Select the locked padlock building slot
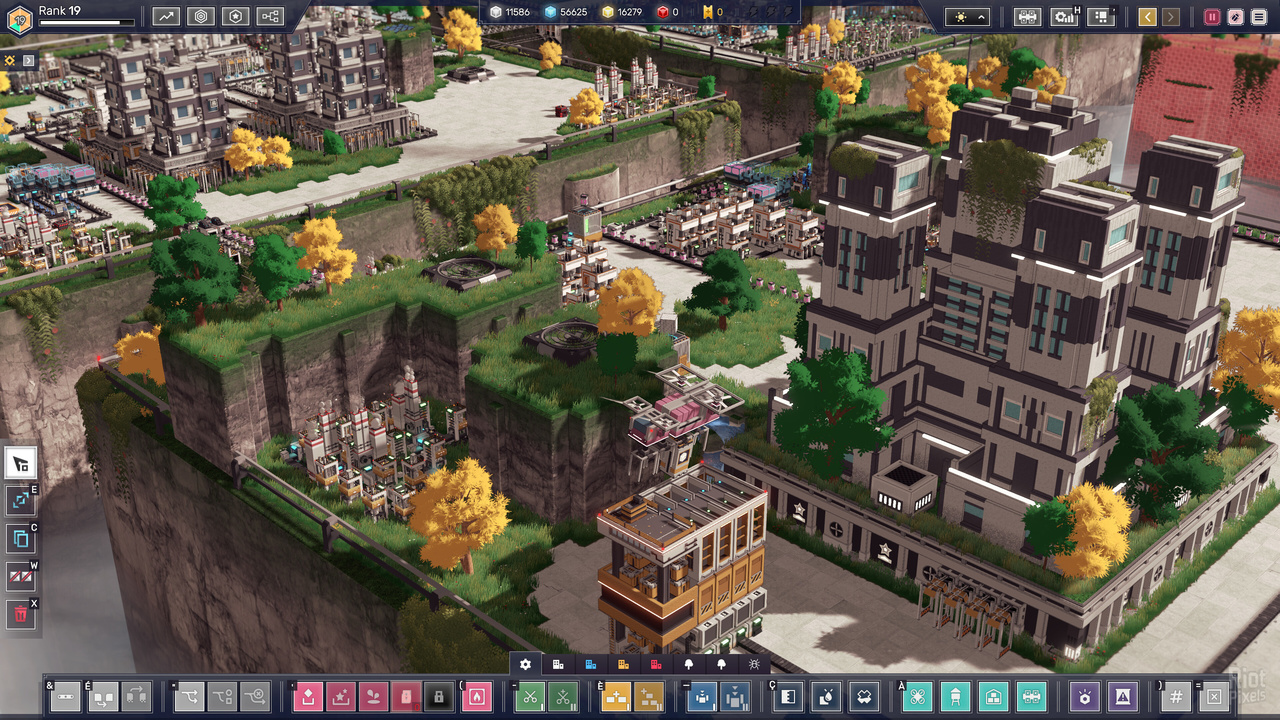 pos(437,696)
